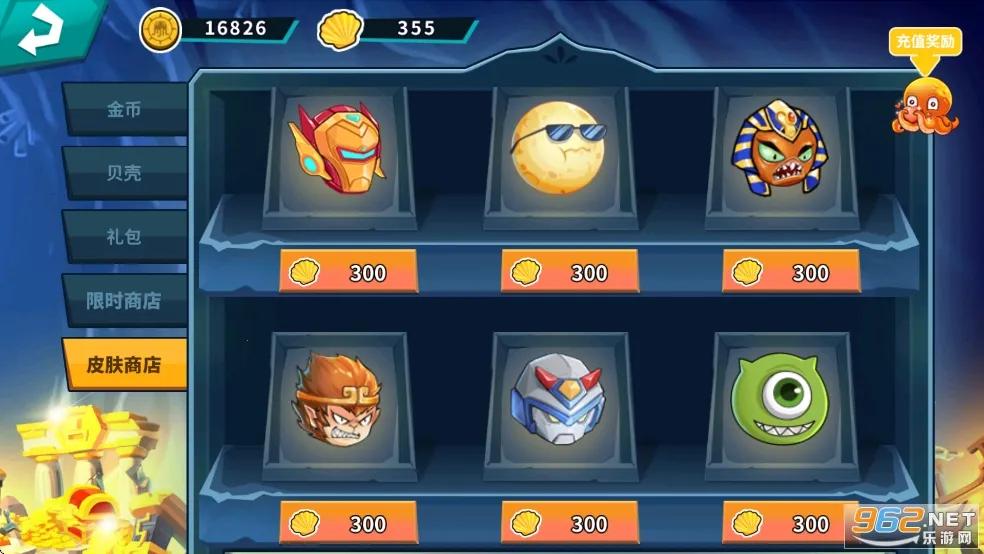Show the 限时商店 tab
984x554 pixels.
[124, 301]
